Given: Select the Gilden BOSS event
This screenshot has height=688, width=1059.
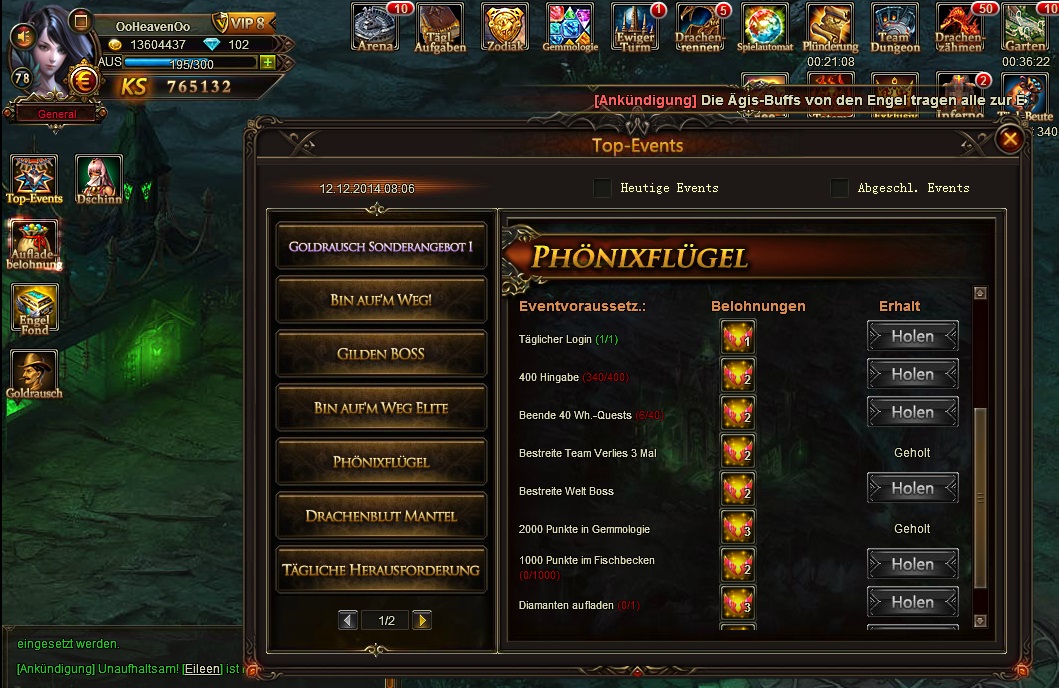Looking at the screenshot, I should (x=381, y=354).
